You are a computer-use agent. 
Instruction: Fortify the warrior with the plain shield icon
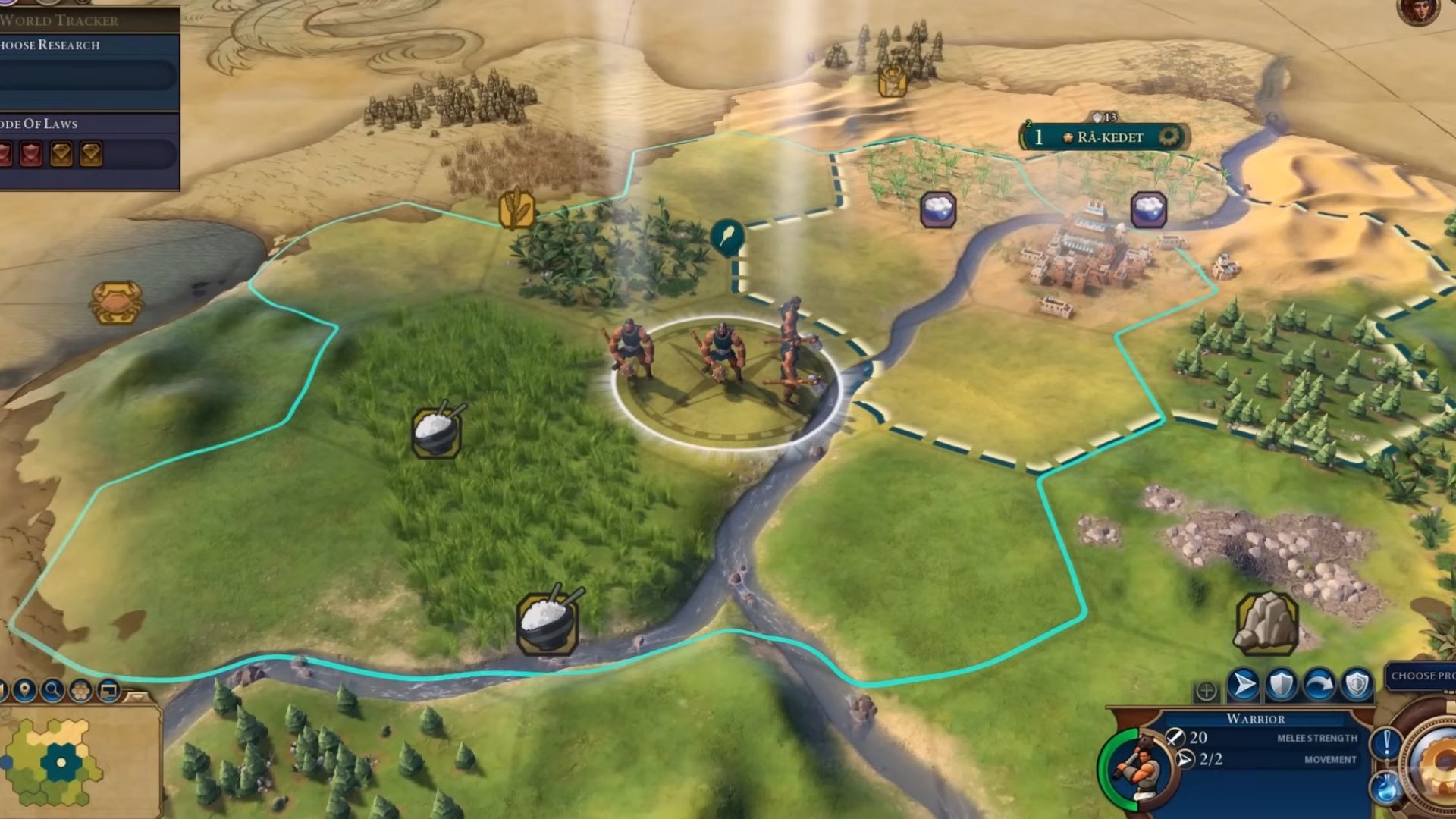click(1282, 685)
